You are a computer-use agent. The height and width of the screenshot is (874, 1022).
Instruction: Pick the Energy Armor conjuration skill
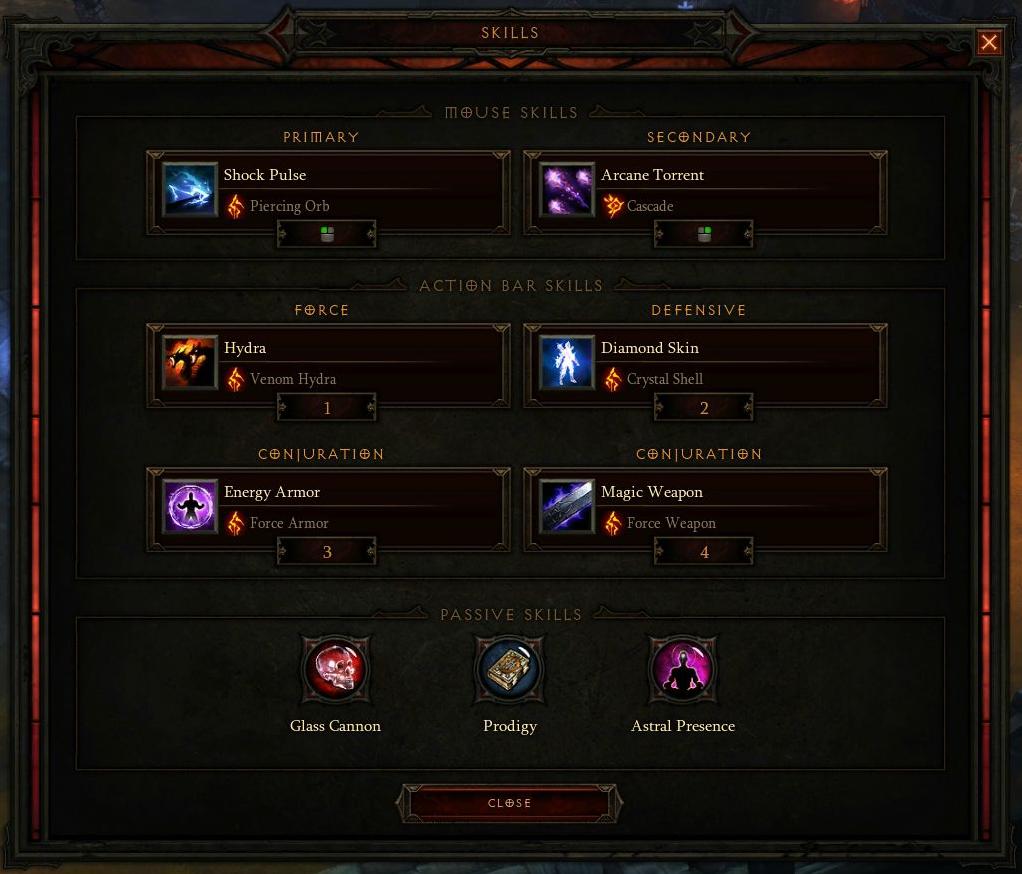[x=327, y=506]
